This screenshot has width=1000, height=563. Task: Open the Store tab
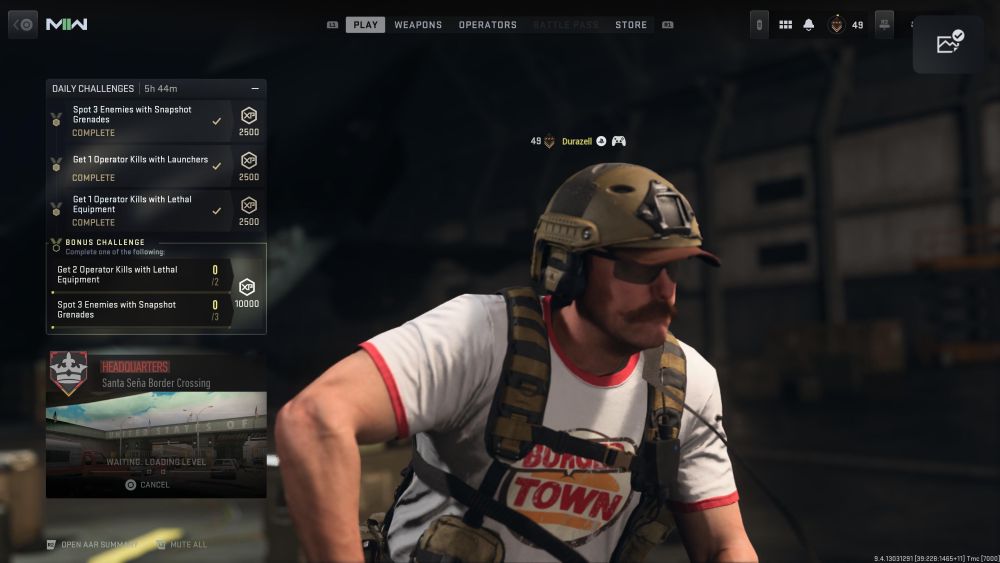point(631,25)
